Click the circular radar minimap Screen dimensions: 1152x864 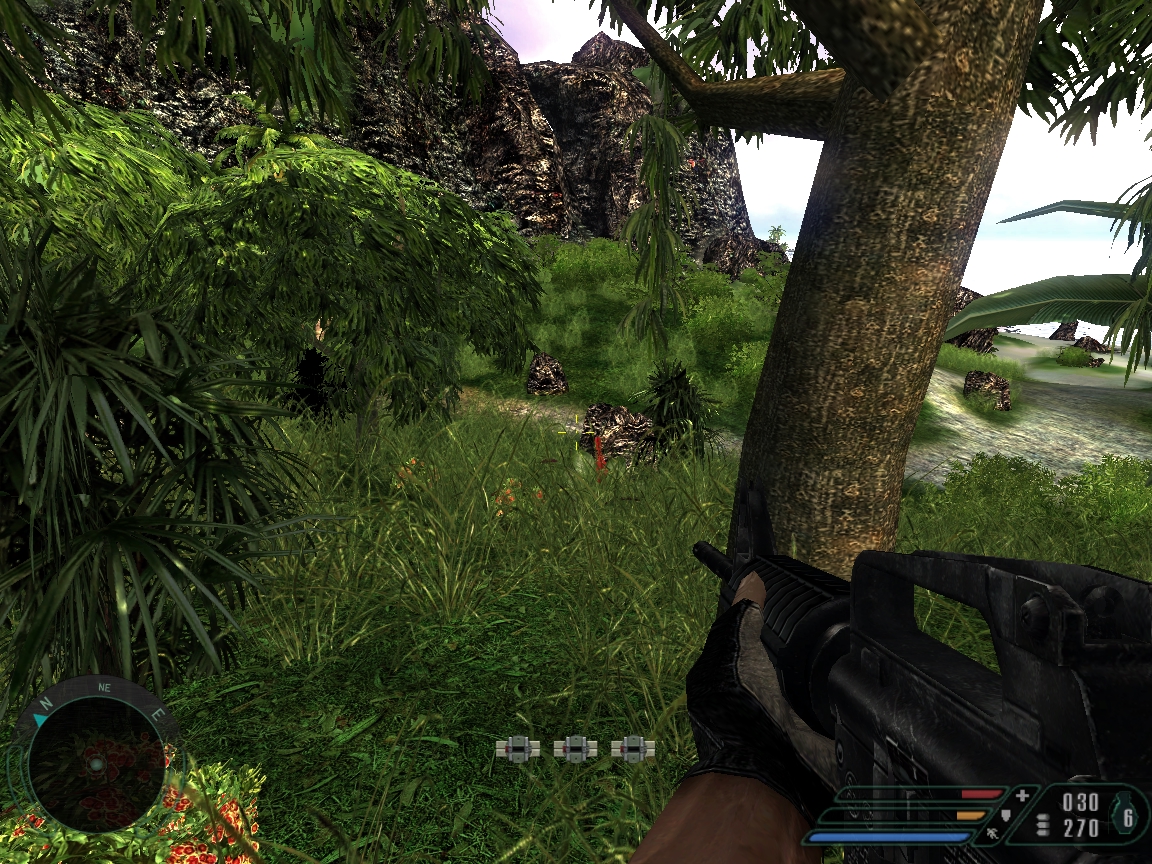pos(95,764)
